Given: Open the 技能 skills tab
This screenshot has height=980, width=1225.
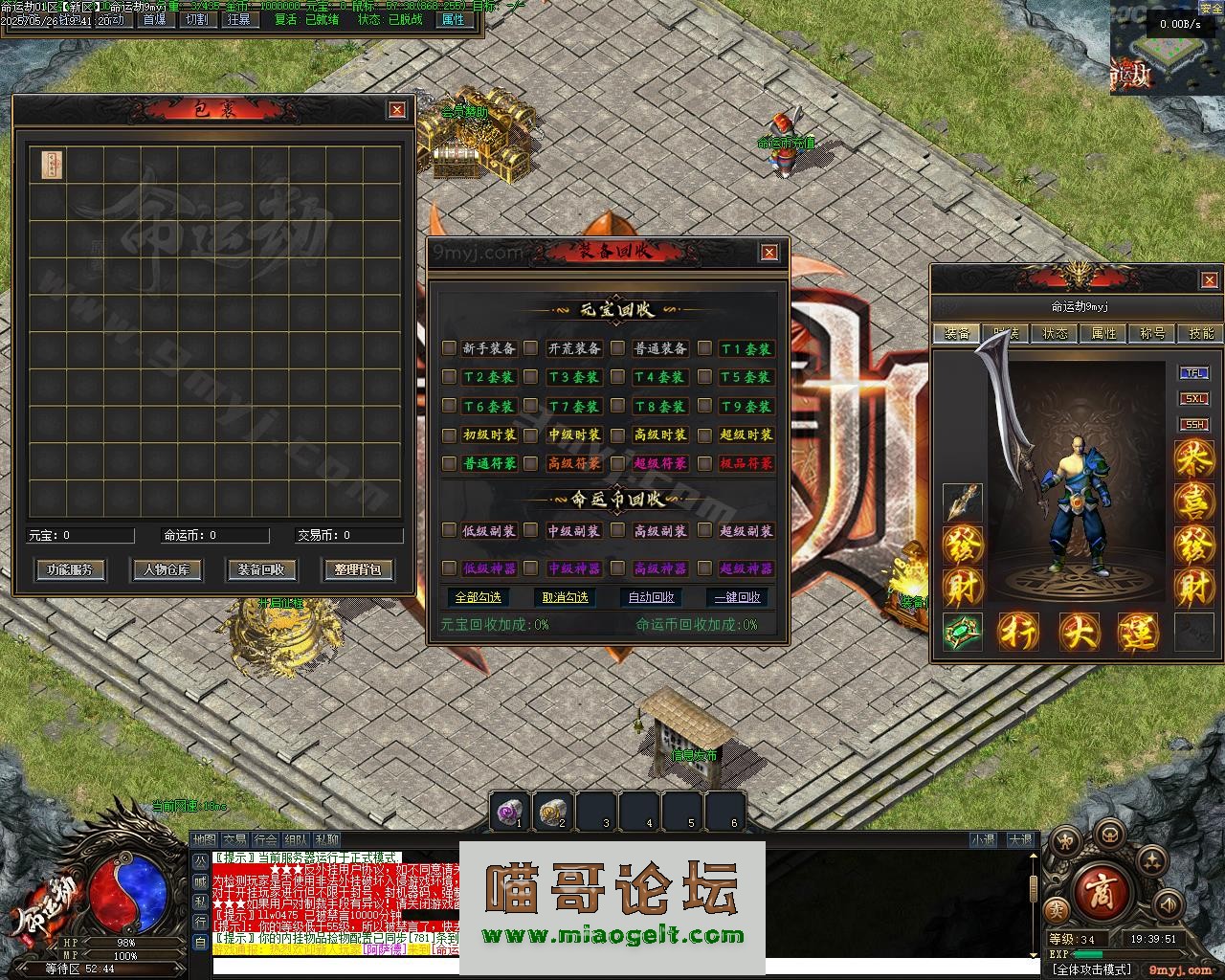Looking at the screenshot, I should tap(1201, 333).
